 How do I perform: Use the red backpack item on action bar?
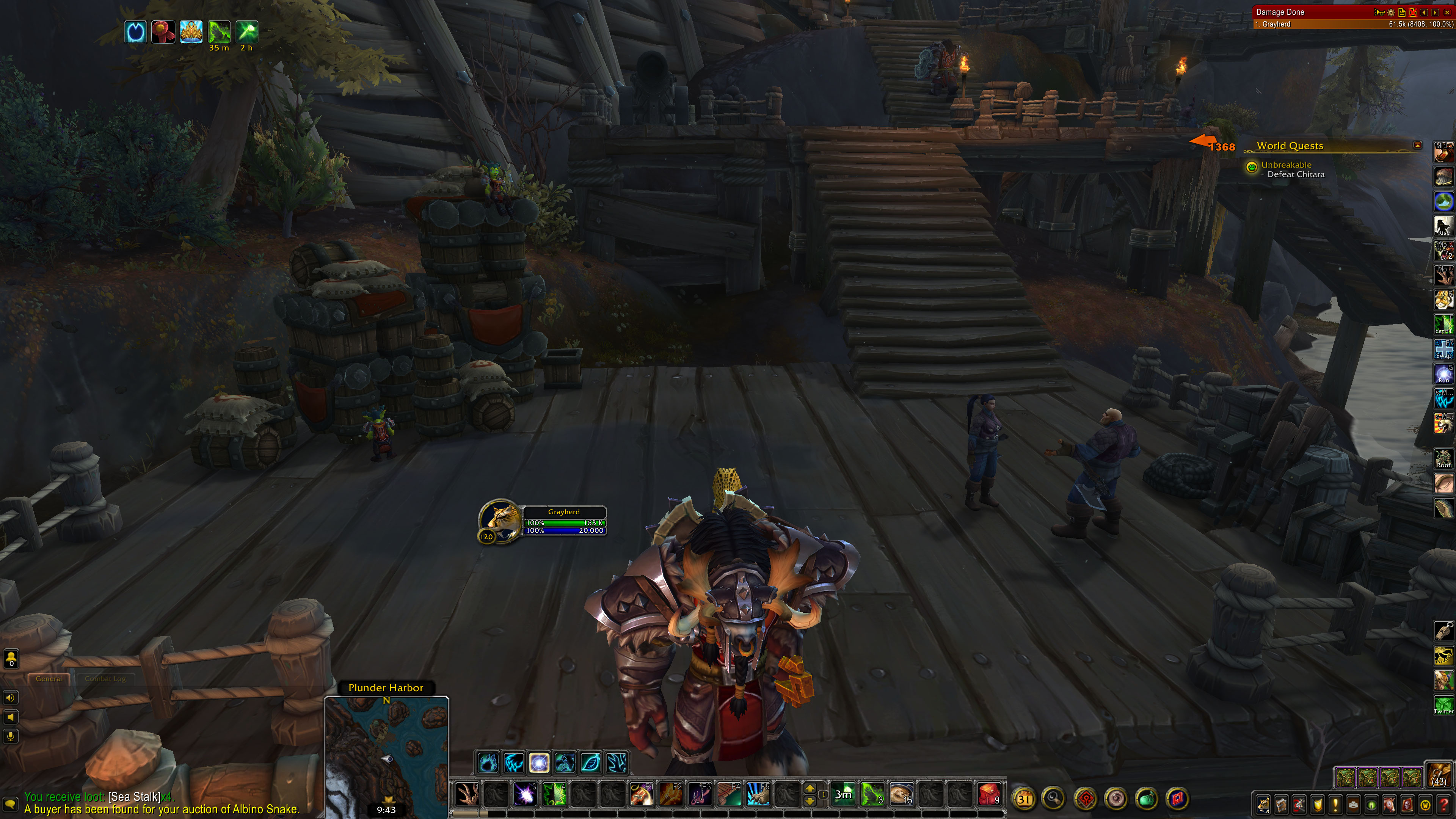coord(988,794)
